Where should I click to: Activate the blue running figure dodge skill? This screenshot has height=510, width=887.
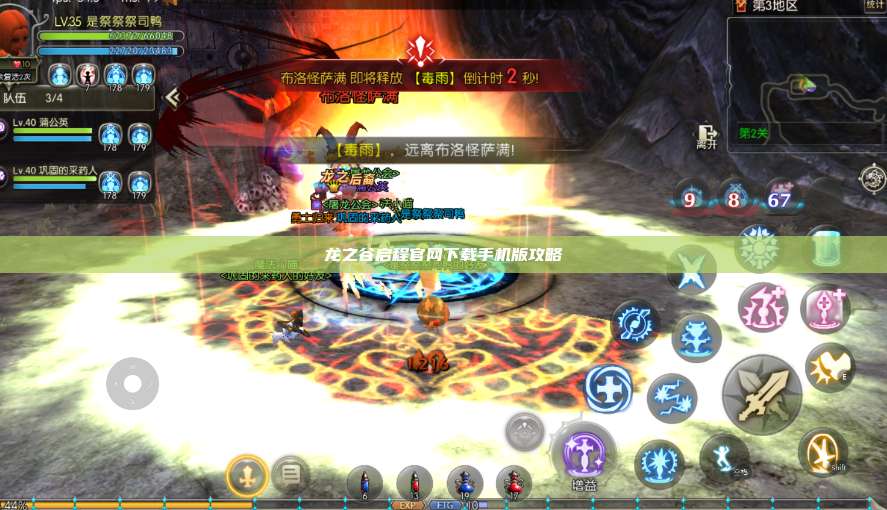(723, 458)
